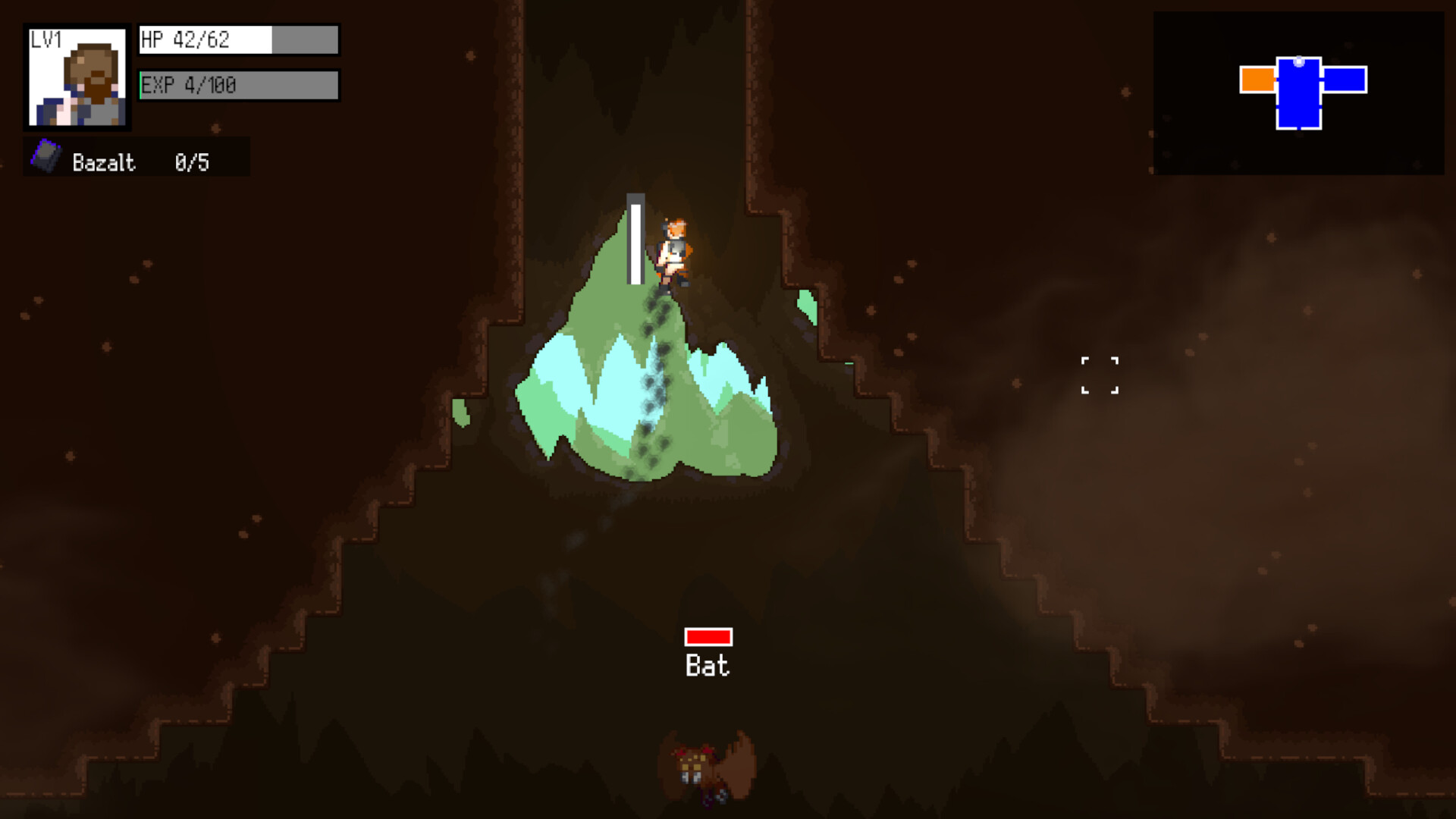Open the quest counter reading 0/5
This screenshot has height=819, width=1456.
[193, 161]
